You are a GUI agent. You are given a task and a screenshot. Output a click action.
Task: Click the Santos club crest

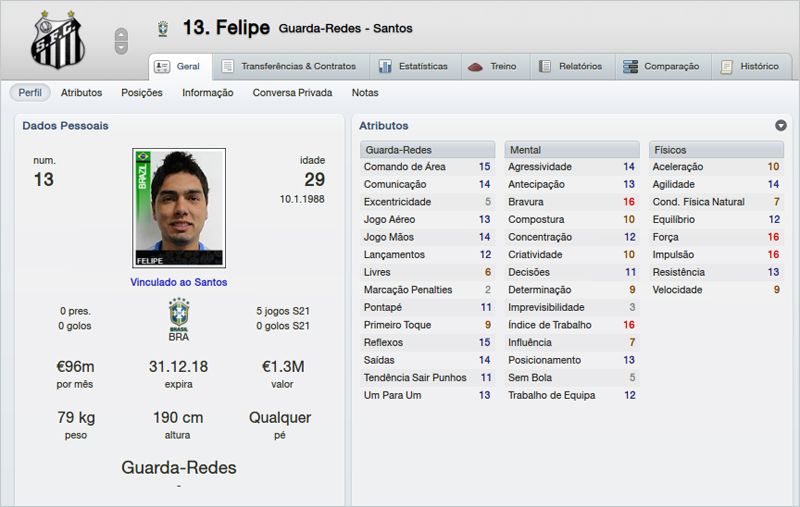[x=57, y=38]
